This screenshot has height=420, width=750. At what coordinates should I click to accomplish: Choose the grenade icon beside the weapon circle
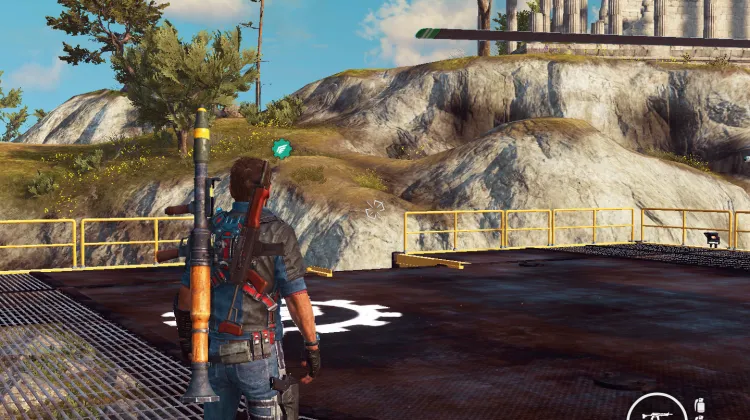(x=699, y=409)
